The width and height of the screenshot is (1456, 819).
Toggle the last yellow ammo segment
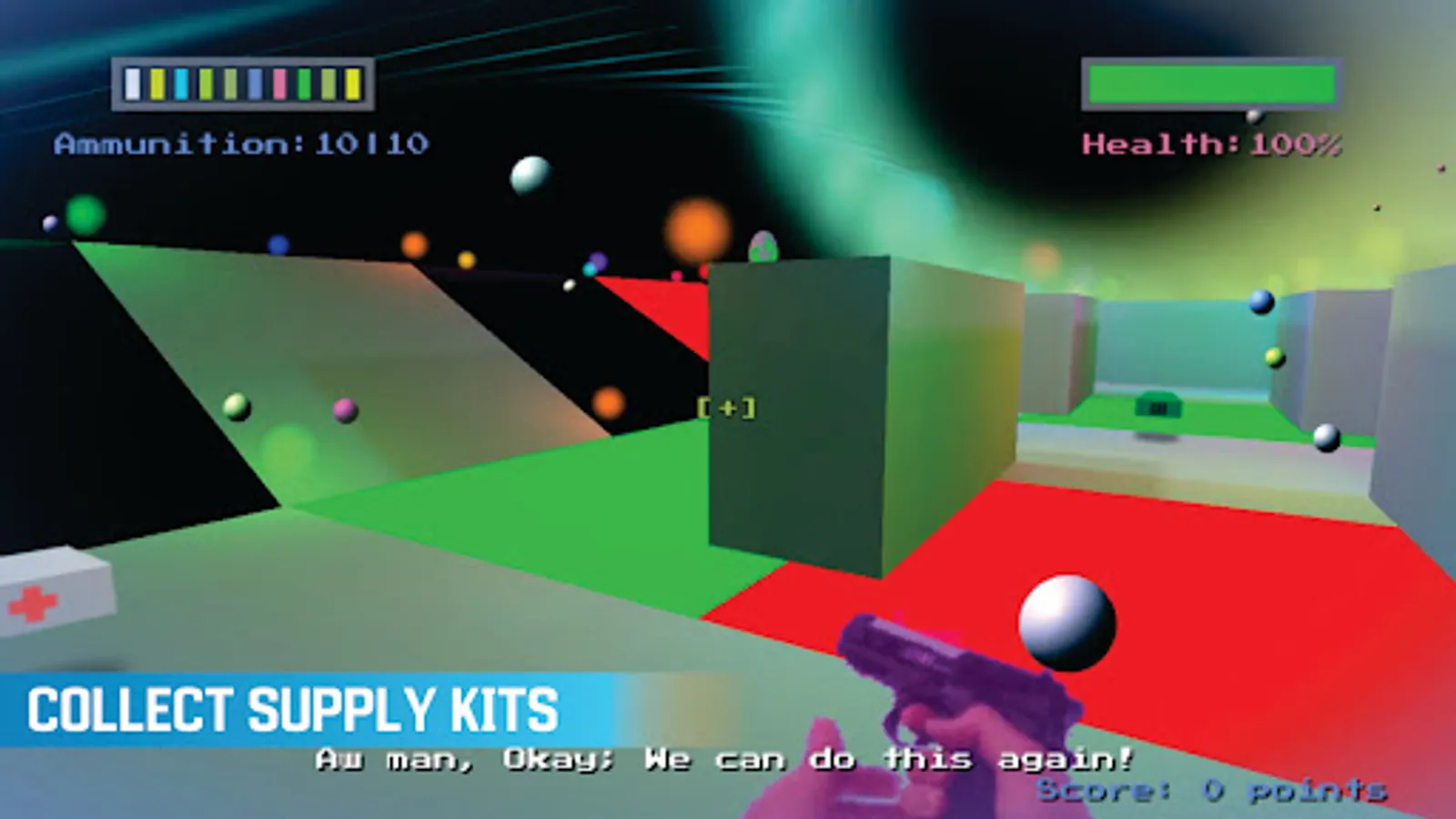pyautogui.click(x=351, y=82)
